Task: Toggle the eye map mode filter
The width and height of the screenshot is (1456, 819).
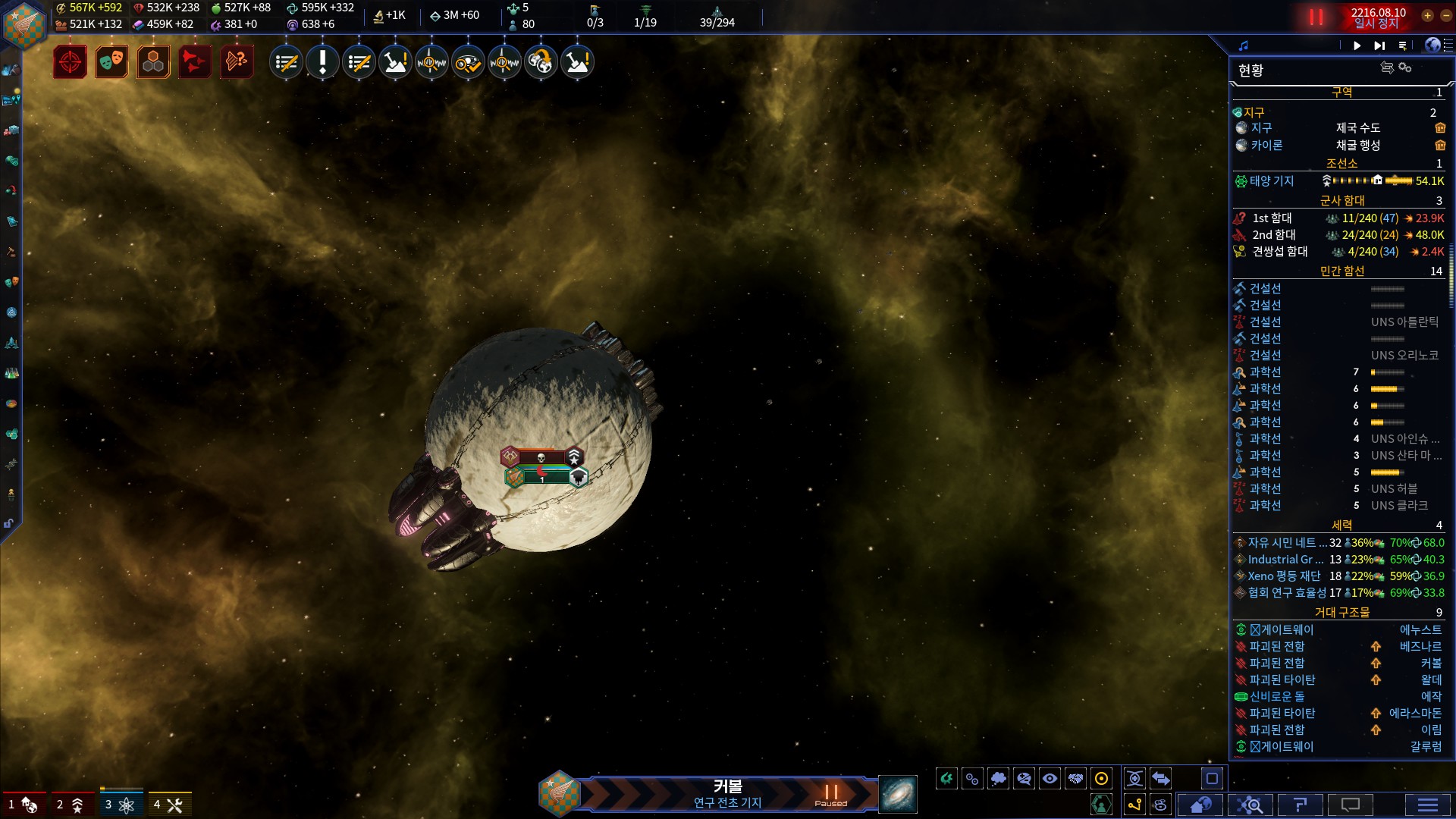Action: [1050, 778]
